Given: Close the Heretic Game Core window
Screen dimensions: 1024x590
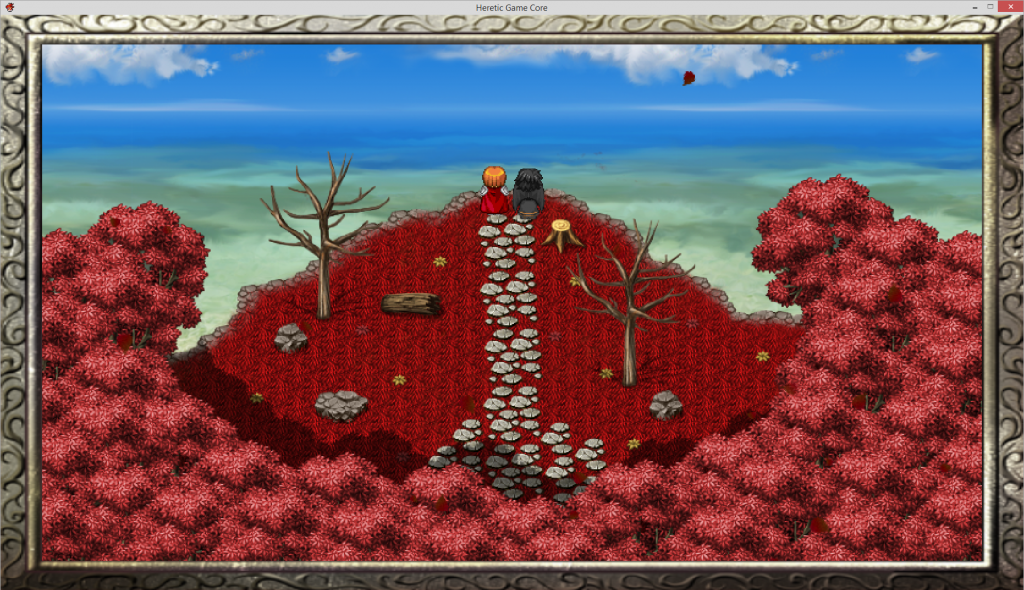Looking at the screenshot, I should 1010,7.
